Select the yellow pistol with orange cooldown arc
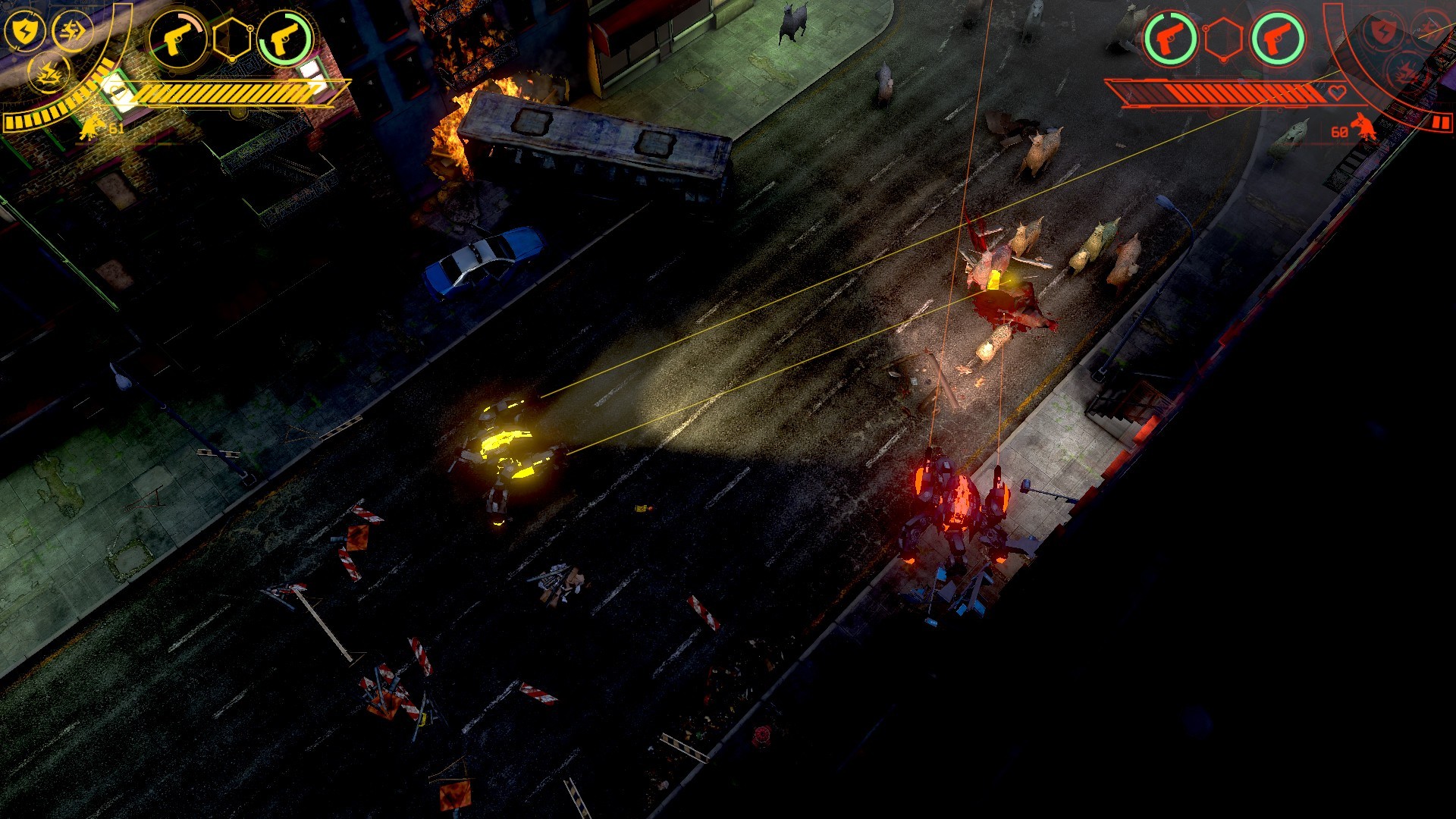This screenshot has height=819, width=1456. (177, 38)
